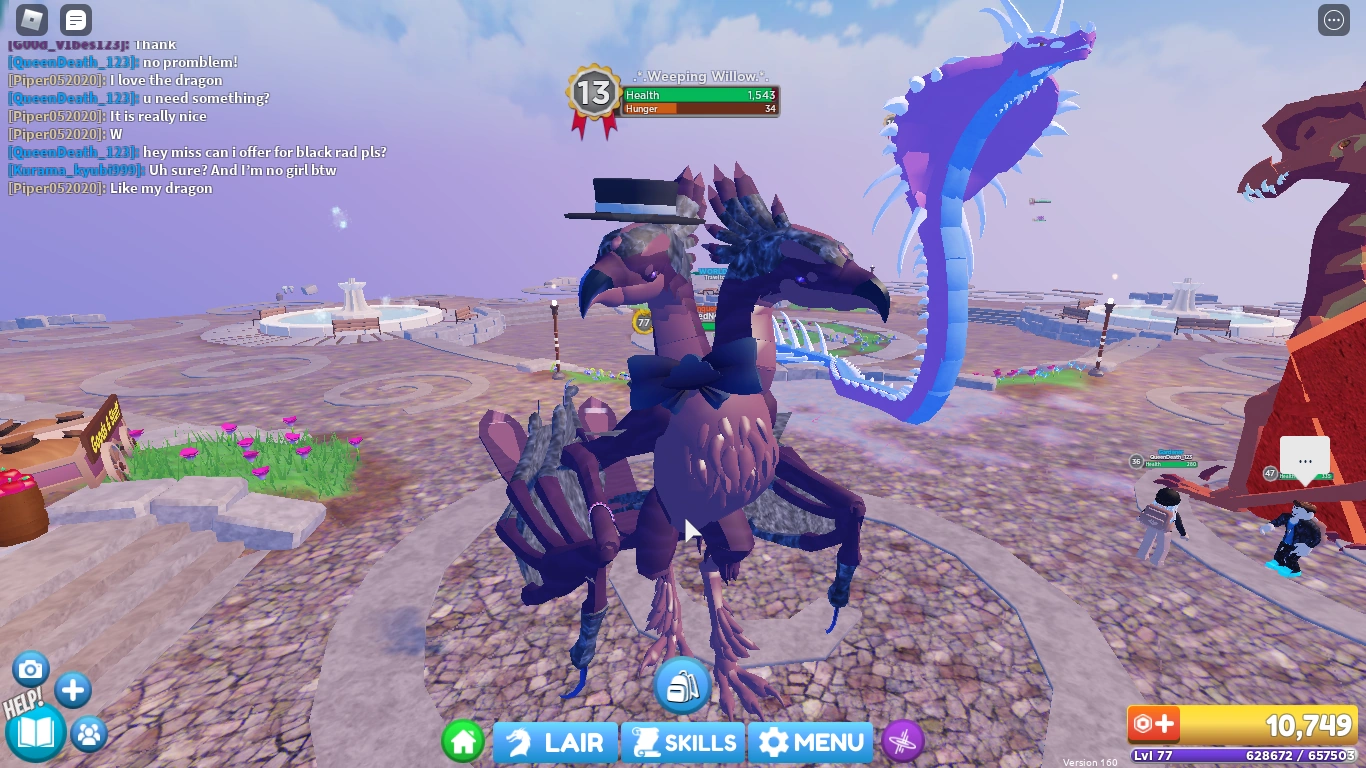Click the plus zoom icon near the camera
The image size is (1366, 768).
tap(71, 689)
